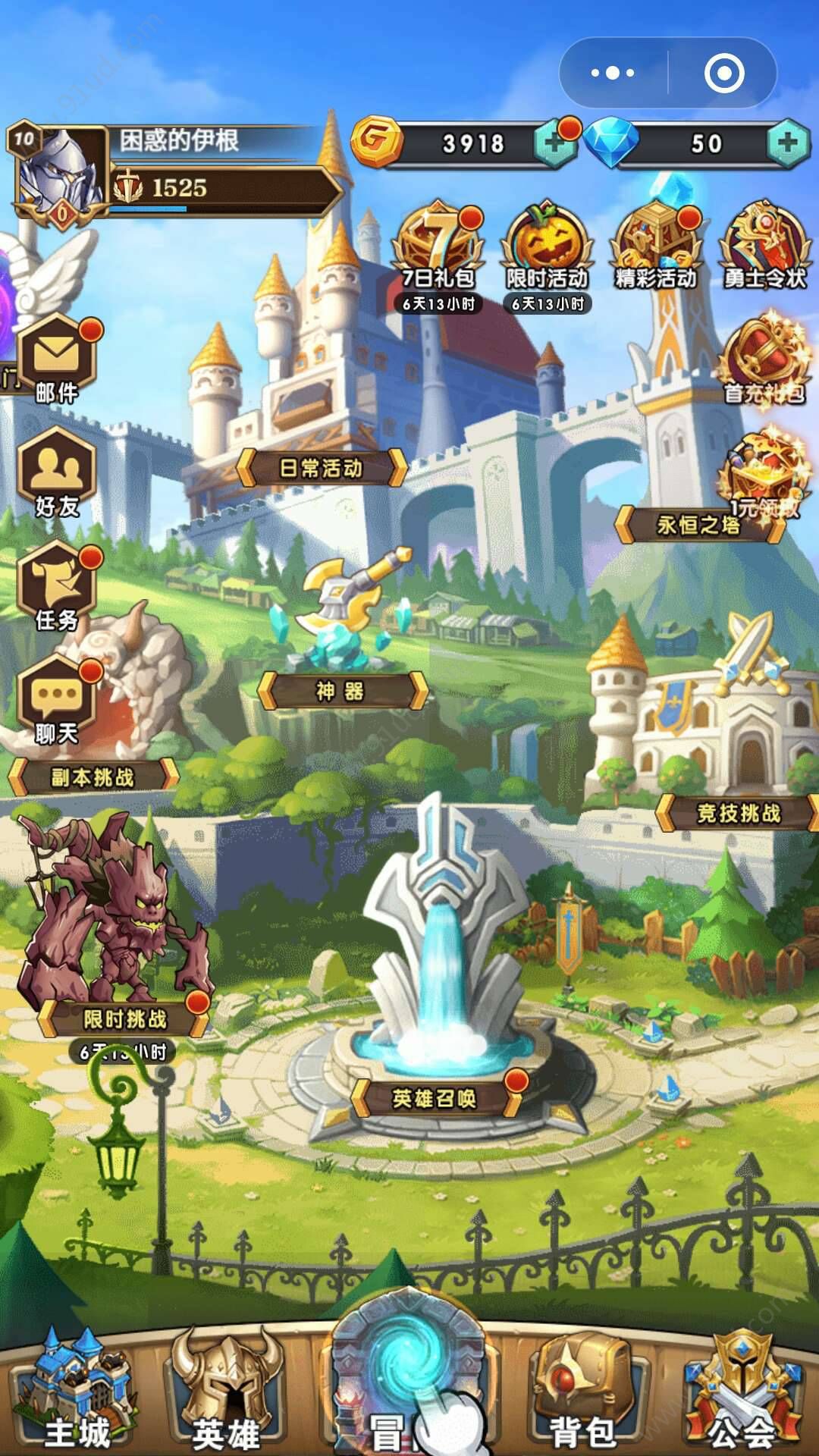Switch to the 英雄 heroes tab
Viewport: 819px width, 1456px height.
coord(225,1392)
